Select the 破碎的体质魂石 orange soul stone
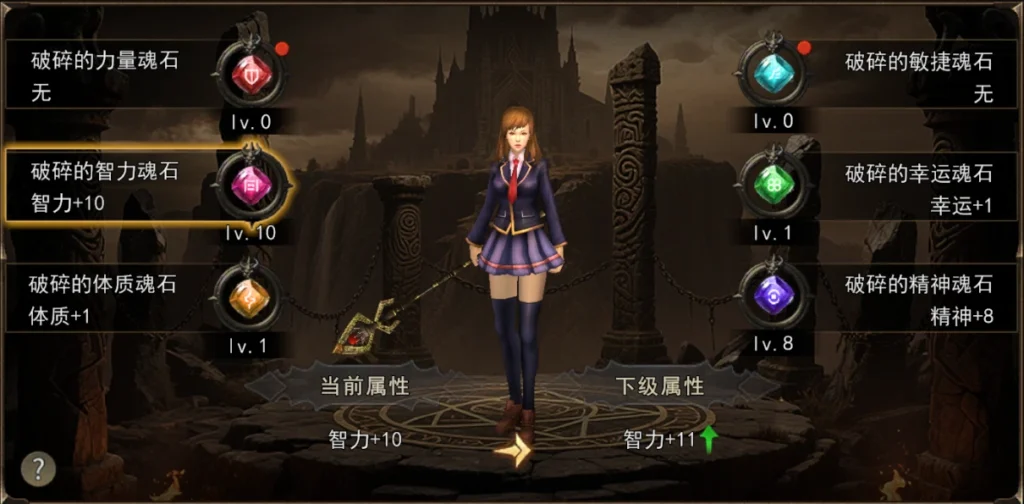The image size is (1024, 504). point(249,296)
